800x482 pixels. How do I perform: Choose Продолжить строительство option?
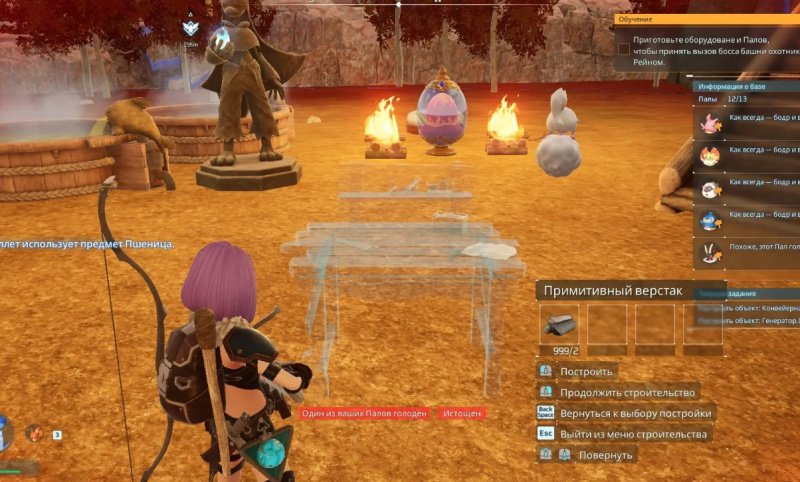click(627, 392)
